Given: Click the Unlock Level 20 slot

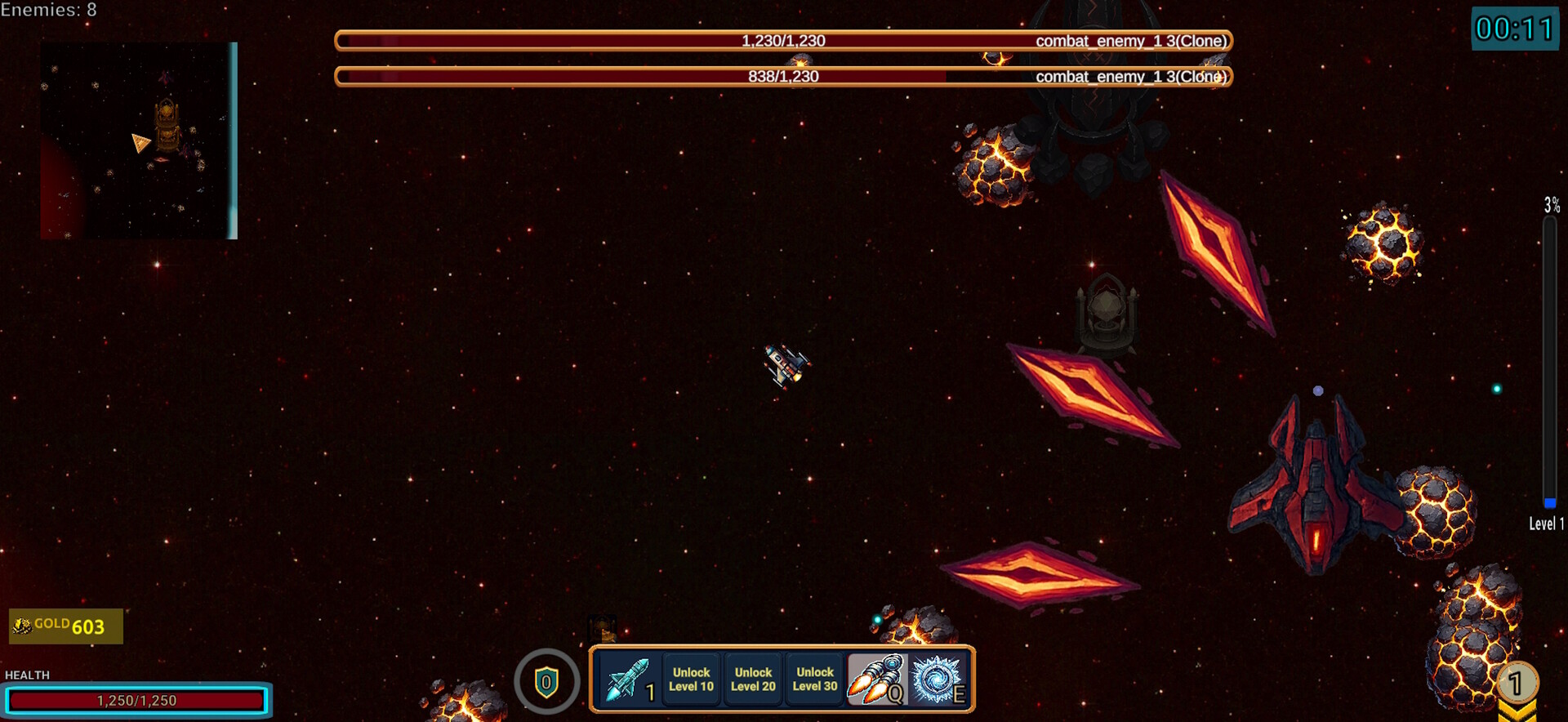Looking at the screenshot, I should [x=752, y=679].
